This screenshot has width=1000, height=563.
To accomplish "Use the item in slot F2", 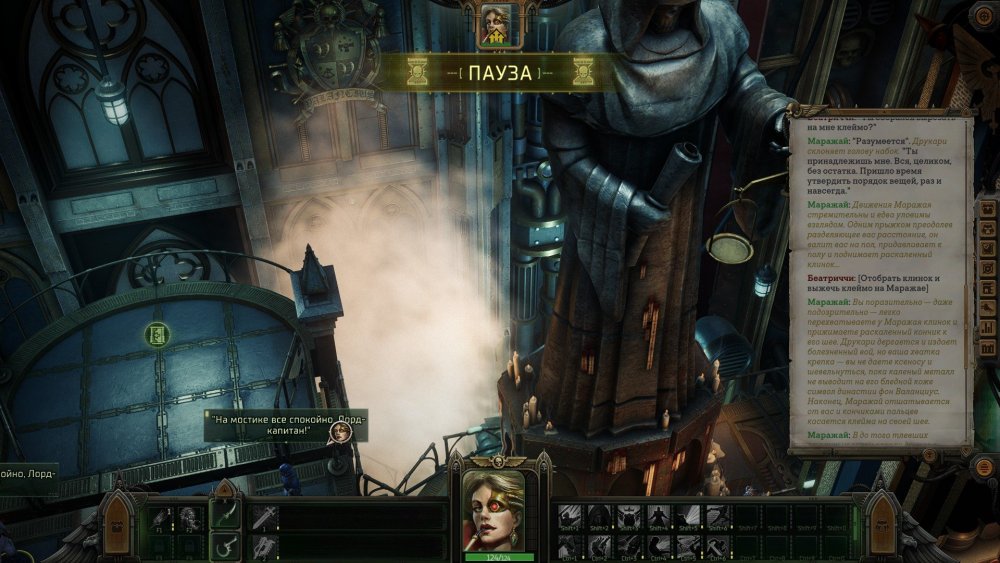I will pos(189,518).
